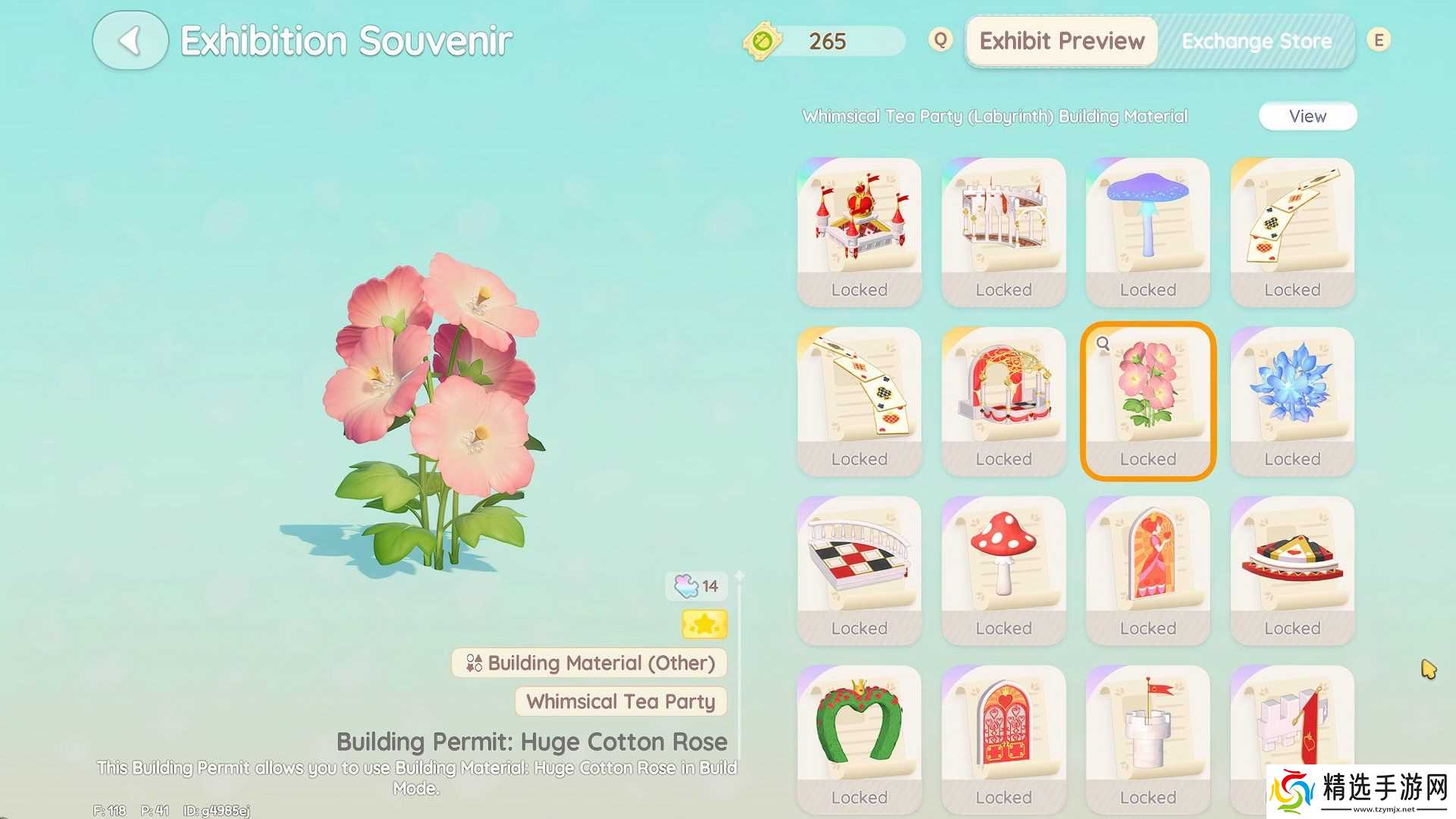
Task: Click the Building Material (Other) tag
Action: coord(589,663)
